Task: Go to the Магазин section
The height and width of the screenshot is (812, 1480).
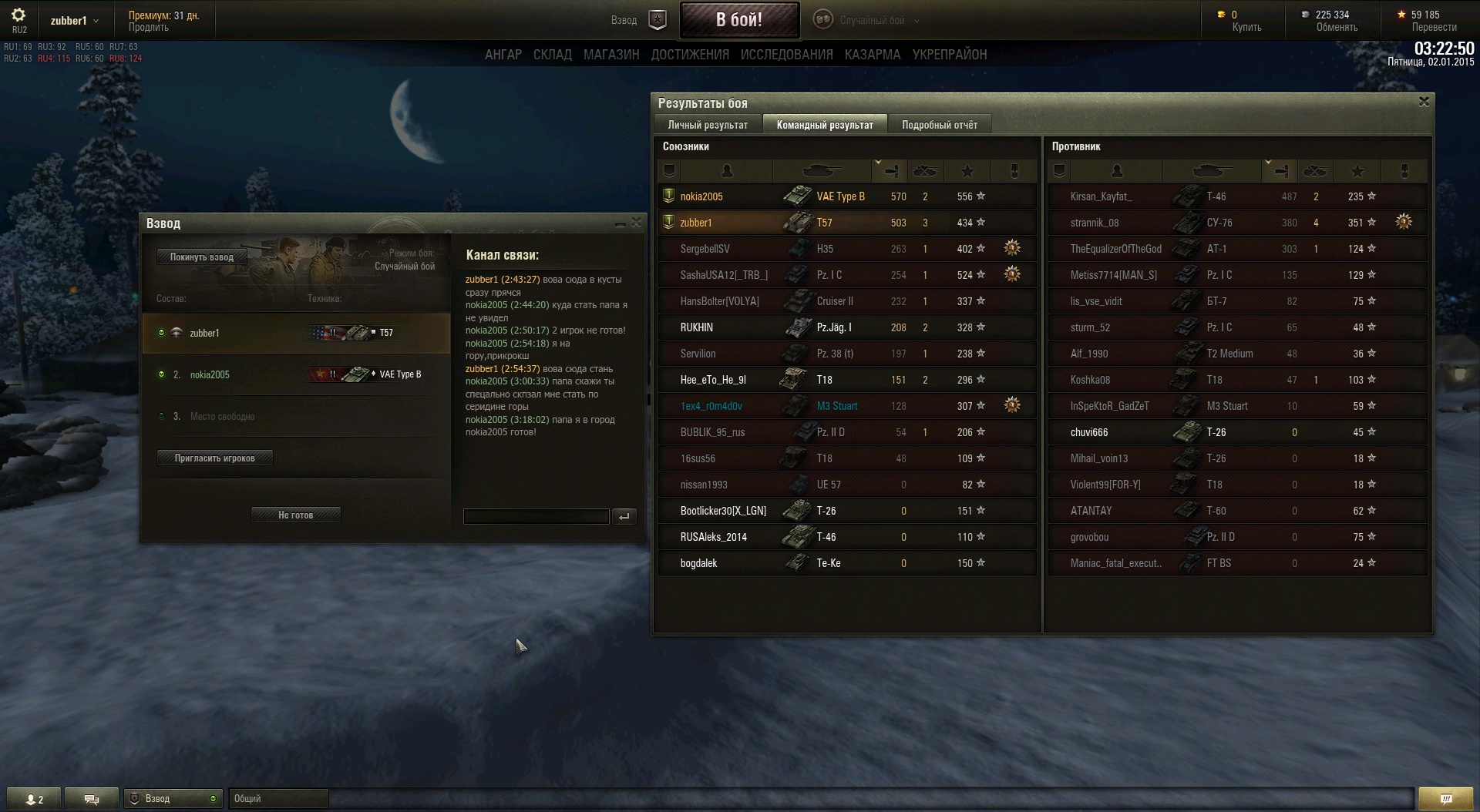Action: click(x=611, y=55)
